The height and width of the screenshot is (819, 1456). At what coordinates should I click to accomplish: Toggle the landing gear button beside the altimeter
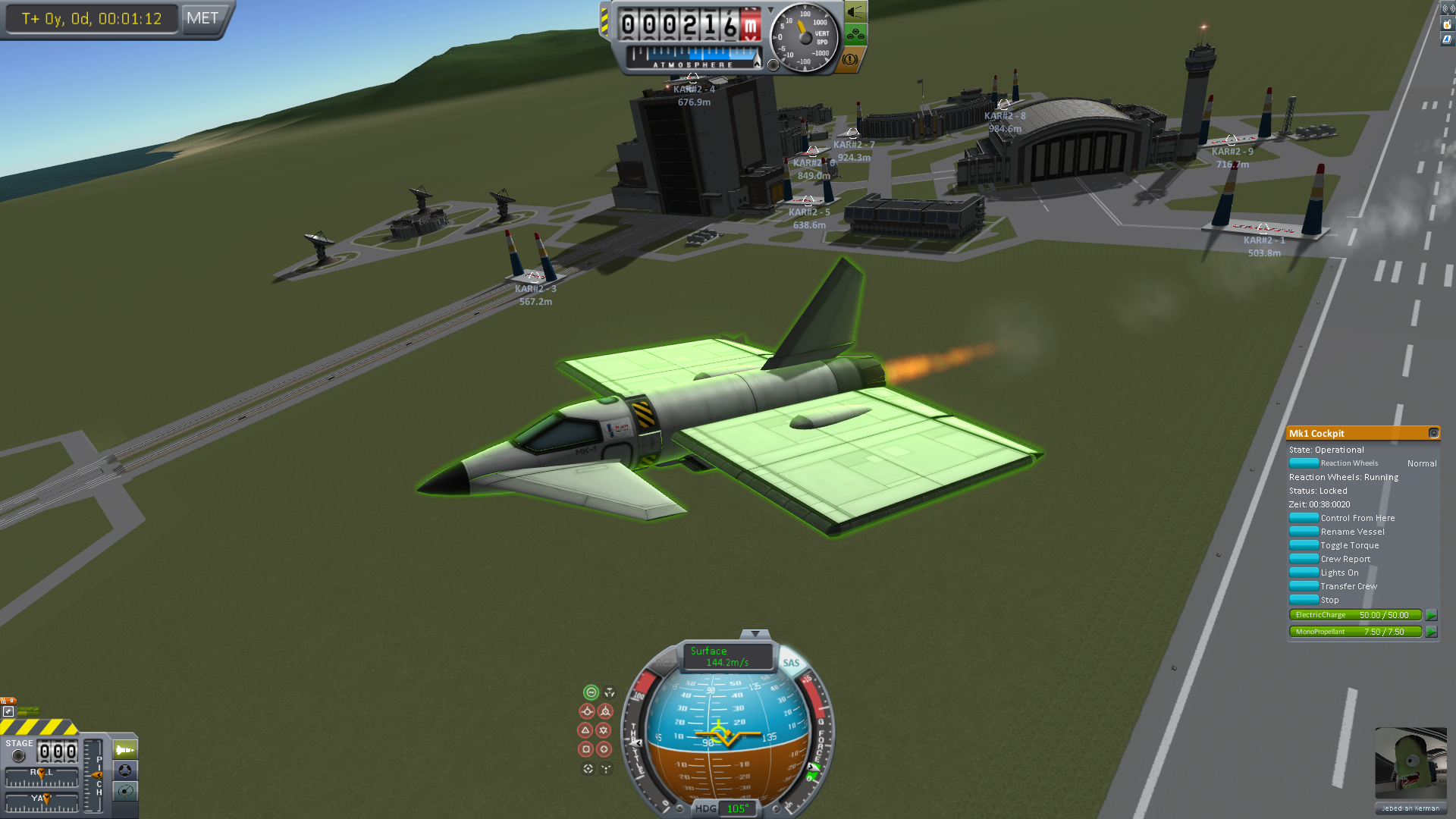[856, 34]
